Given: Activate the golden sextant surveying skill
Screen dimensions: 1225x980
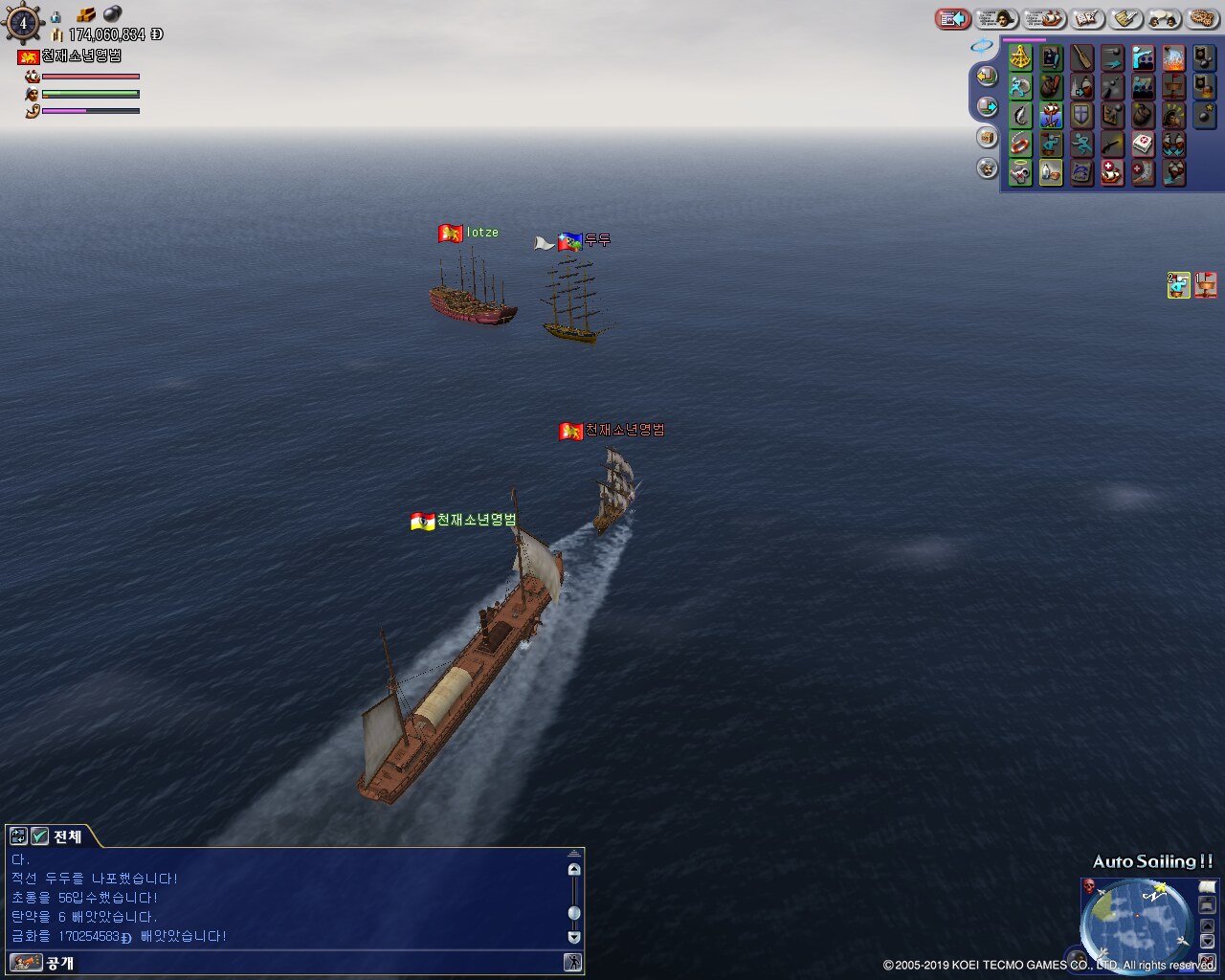Looking at the screenshot, I should click(x=1021, y=57).
